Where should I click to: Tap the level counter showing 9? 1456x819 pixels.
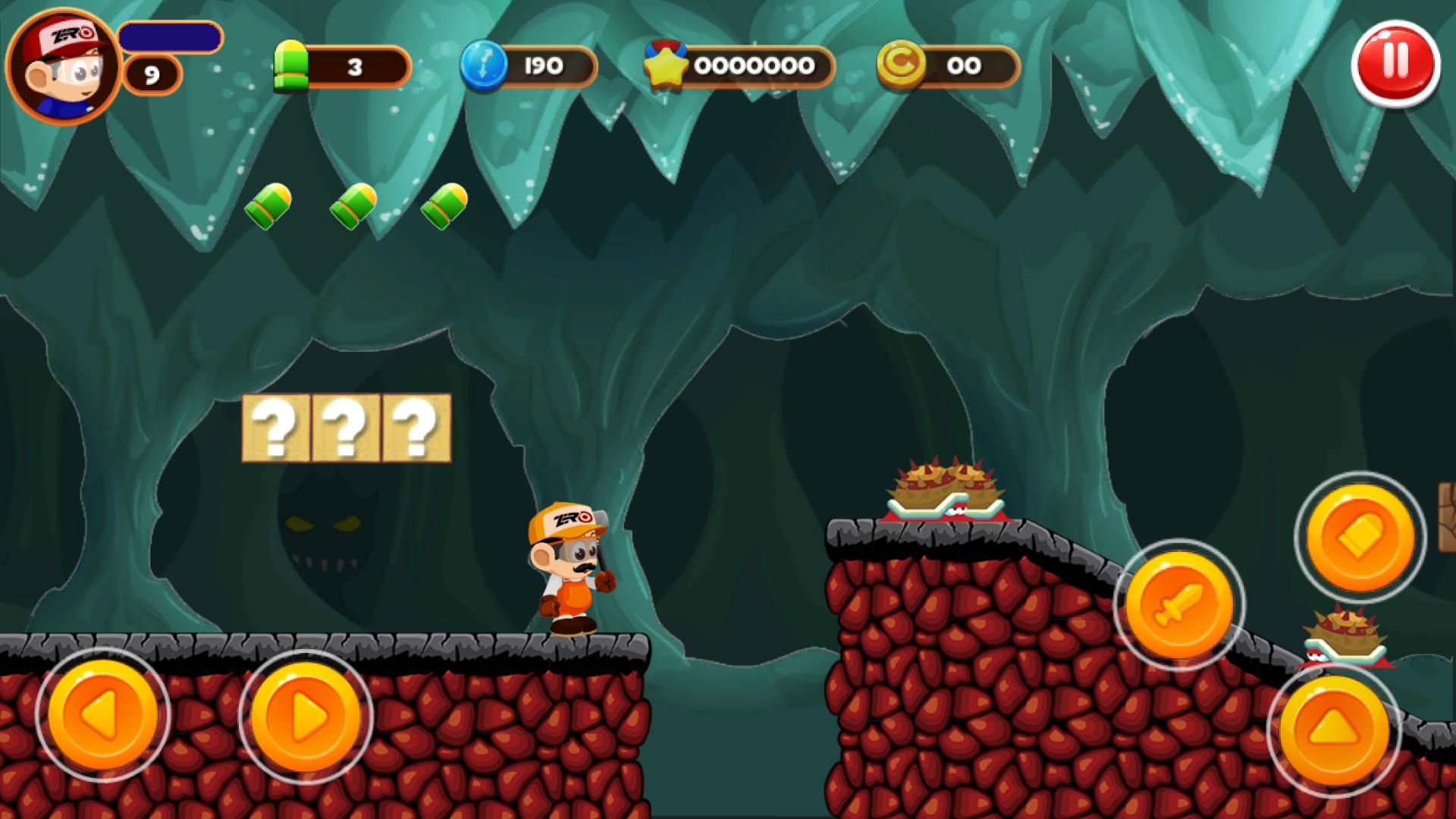152,74
